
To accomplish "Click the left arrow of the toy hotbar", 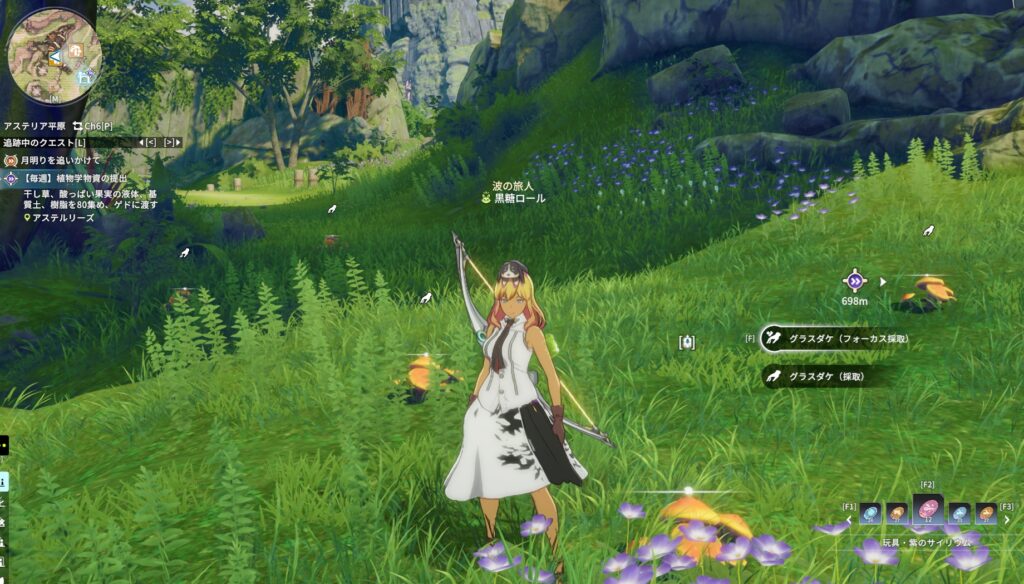I will coord(850,520).
